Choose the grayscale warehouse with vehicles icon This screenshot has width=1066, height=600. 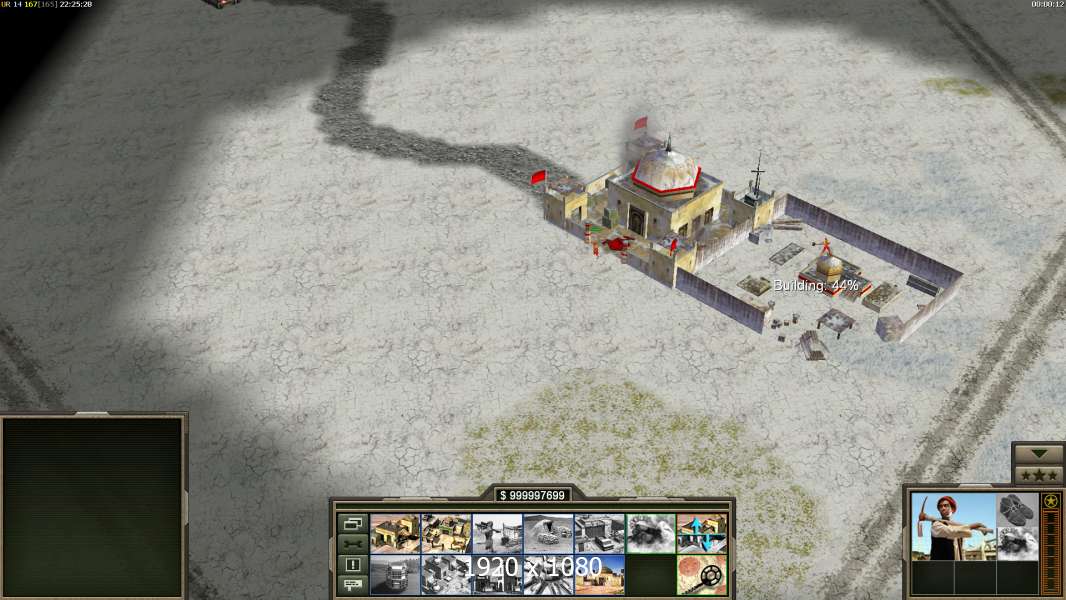599,534
